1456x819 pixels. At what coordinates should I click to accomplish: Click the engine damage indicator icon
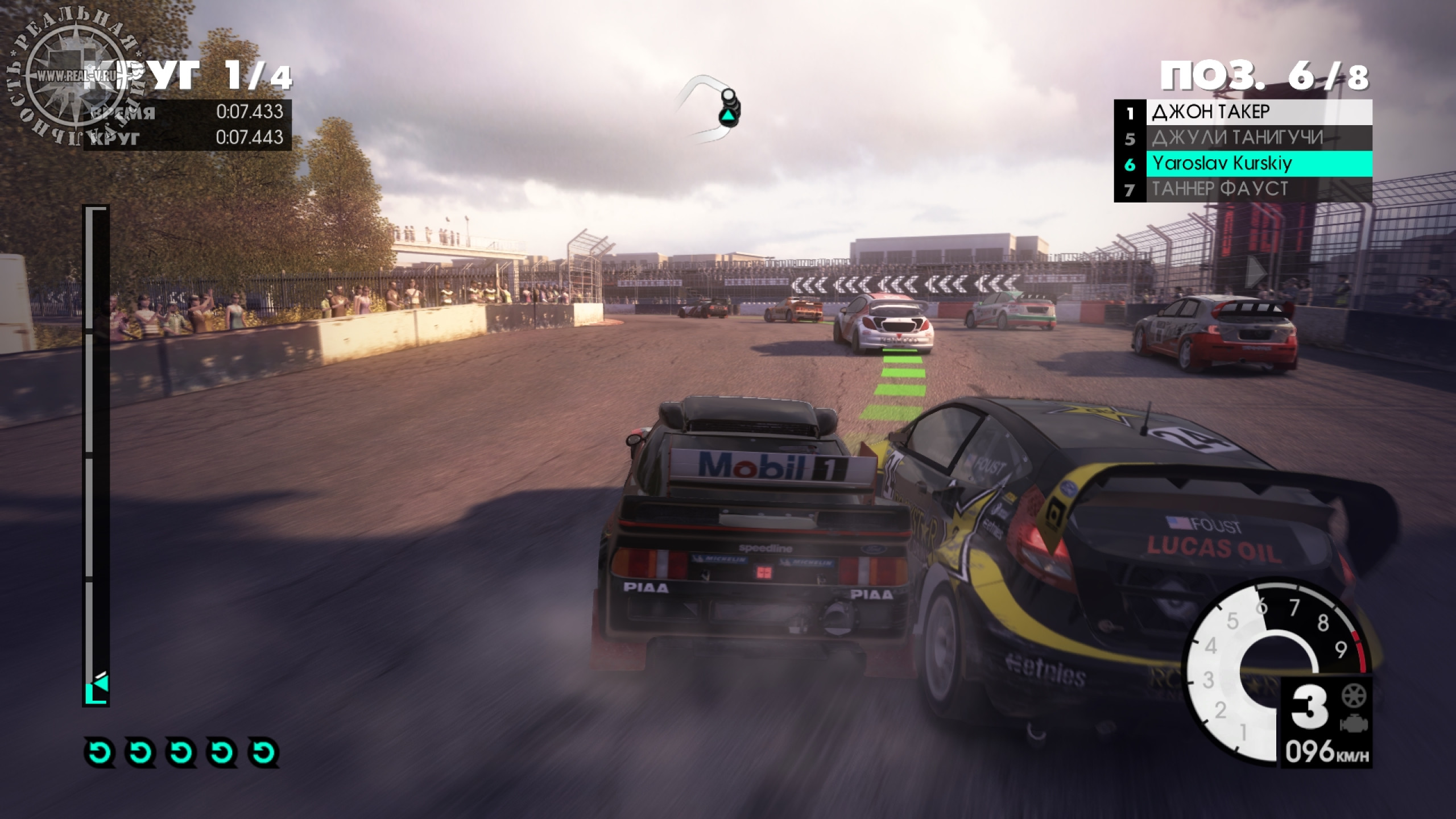pyautogui.click(x=1354, y=723)
